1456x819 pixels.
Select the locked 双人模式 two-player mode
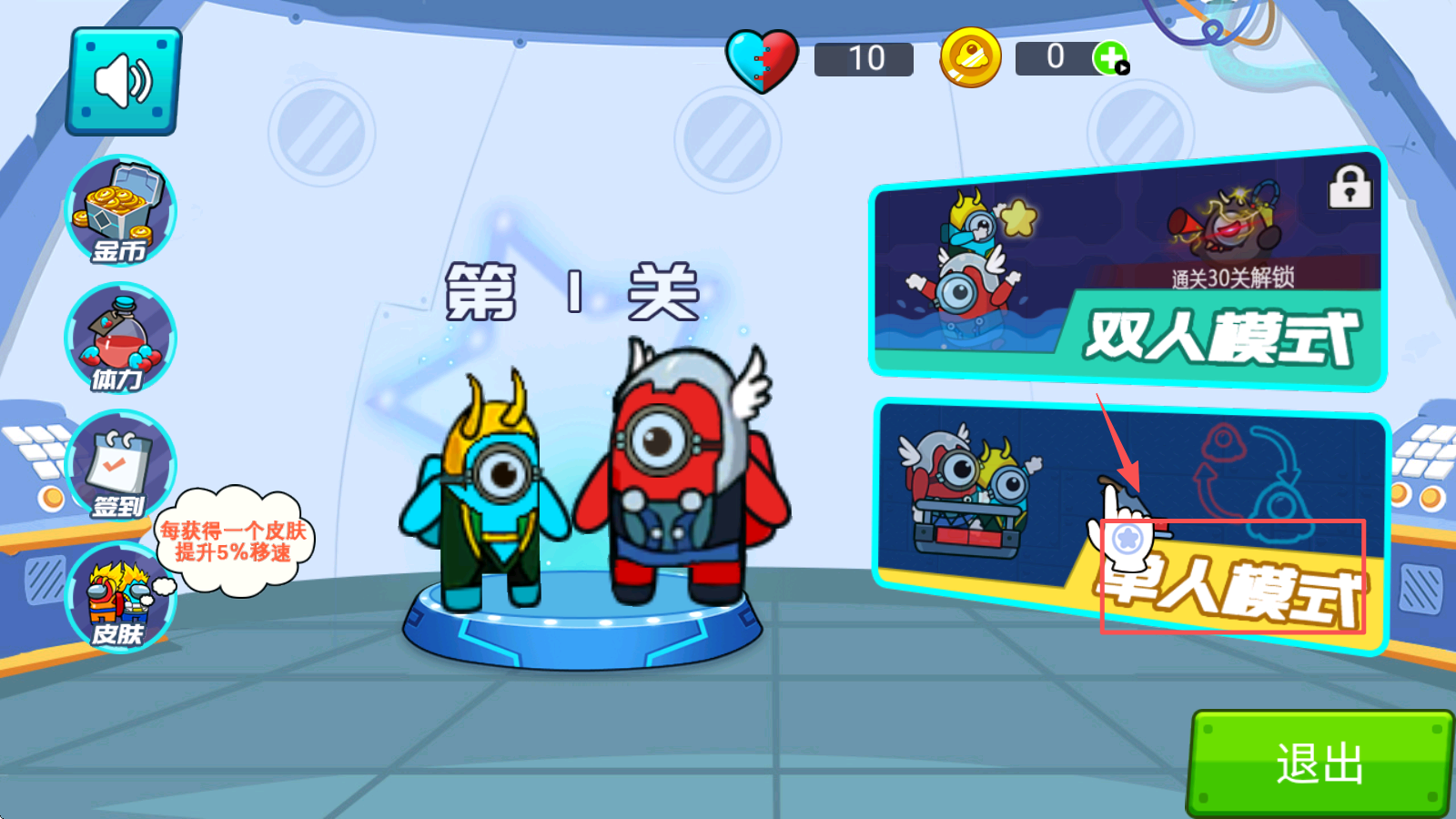1127,269
